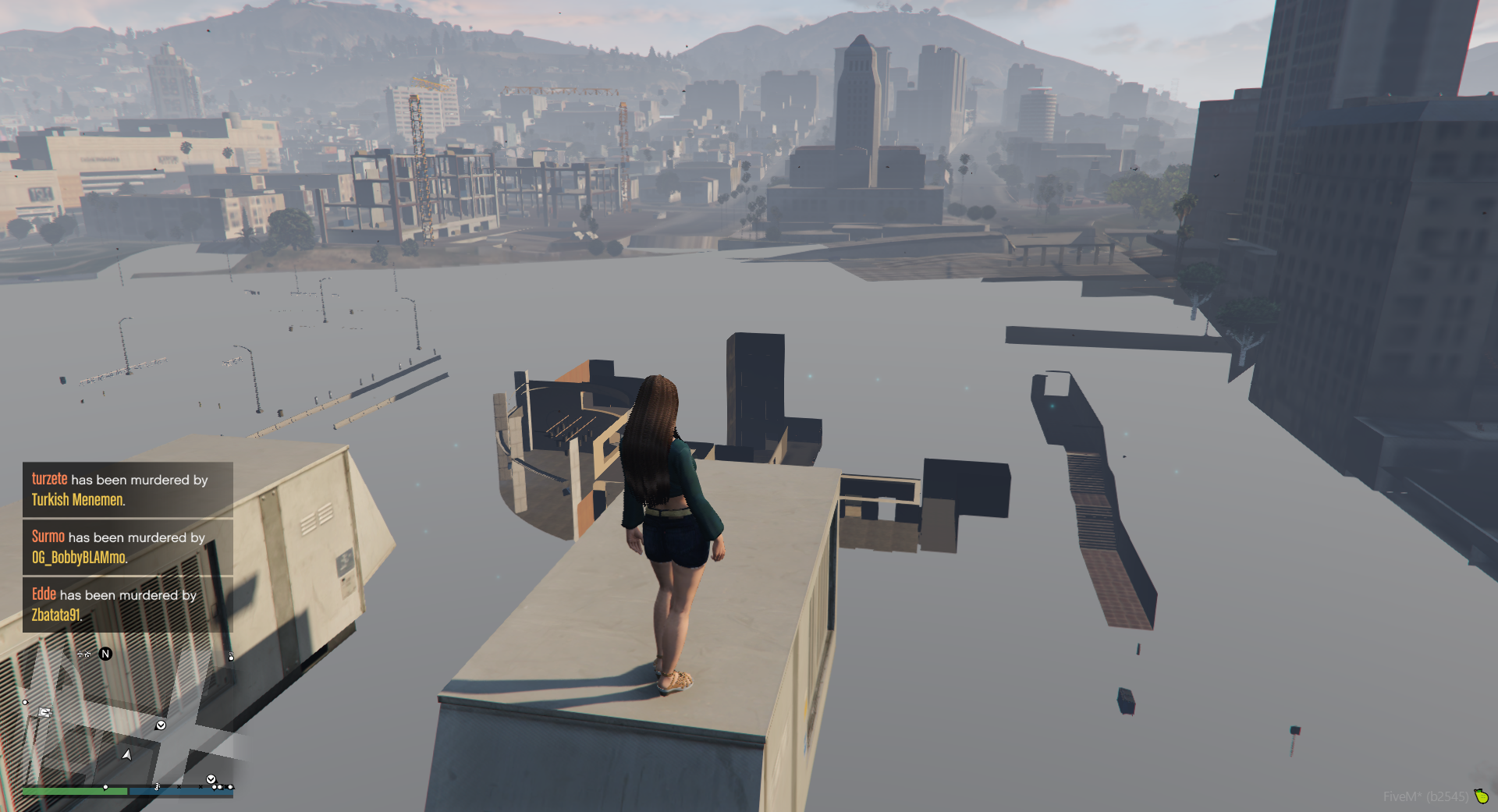Click the white player arrow on the minimap
The height and width of the screenshot is (812, 1498).
pyautogui.click(x=127, y=754)
